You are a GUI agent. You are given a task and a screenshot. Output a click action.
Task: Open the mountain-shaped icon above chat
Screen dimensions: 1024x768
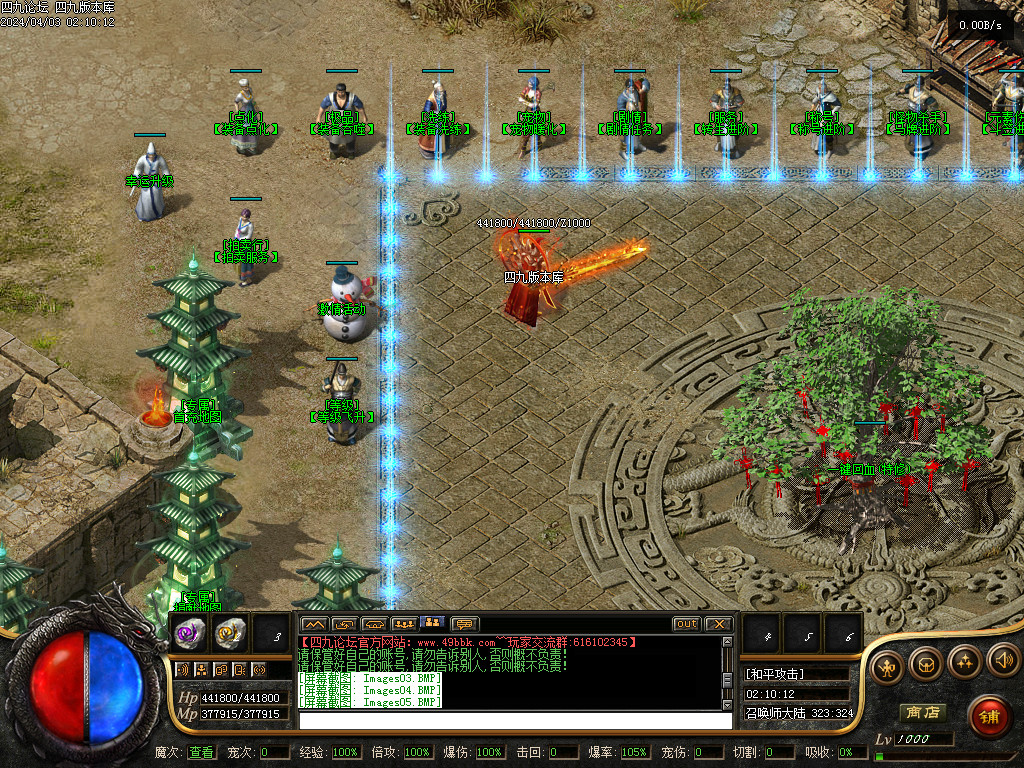314,624
